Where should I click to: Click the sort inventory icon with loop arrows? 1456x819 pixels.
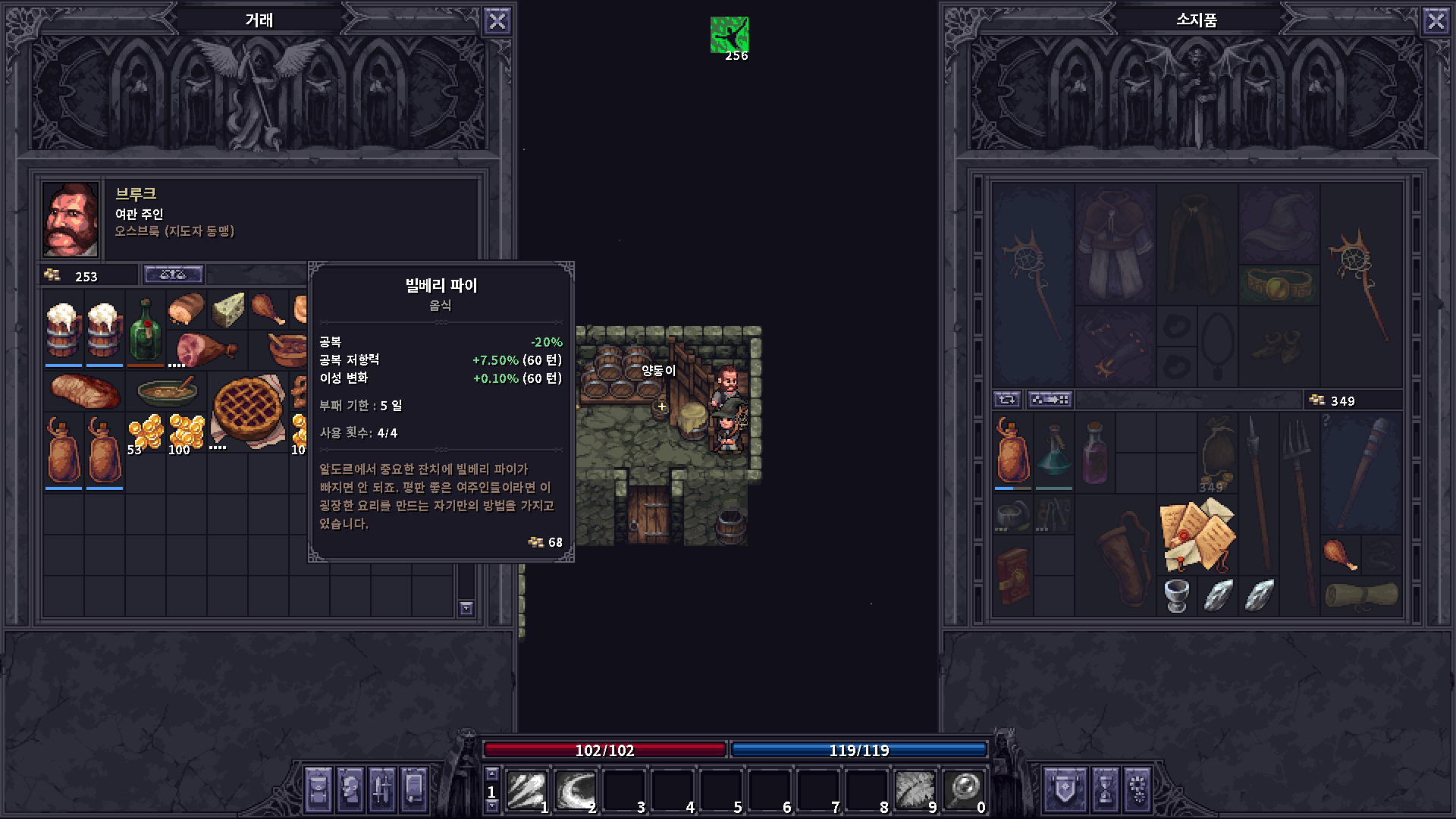(1007, 400)
